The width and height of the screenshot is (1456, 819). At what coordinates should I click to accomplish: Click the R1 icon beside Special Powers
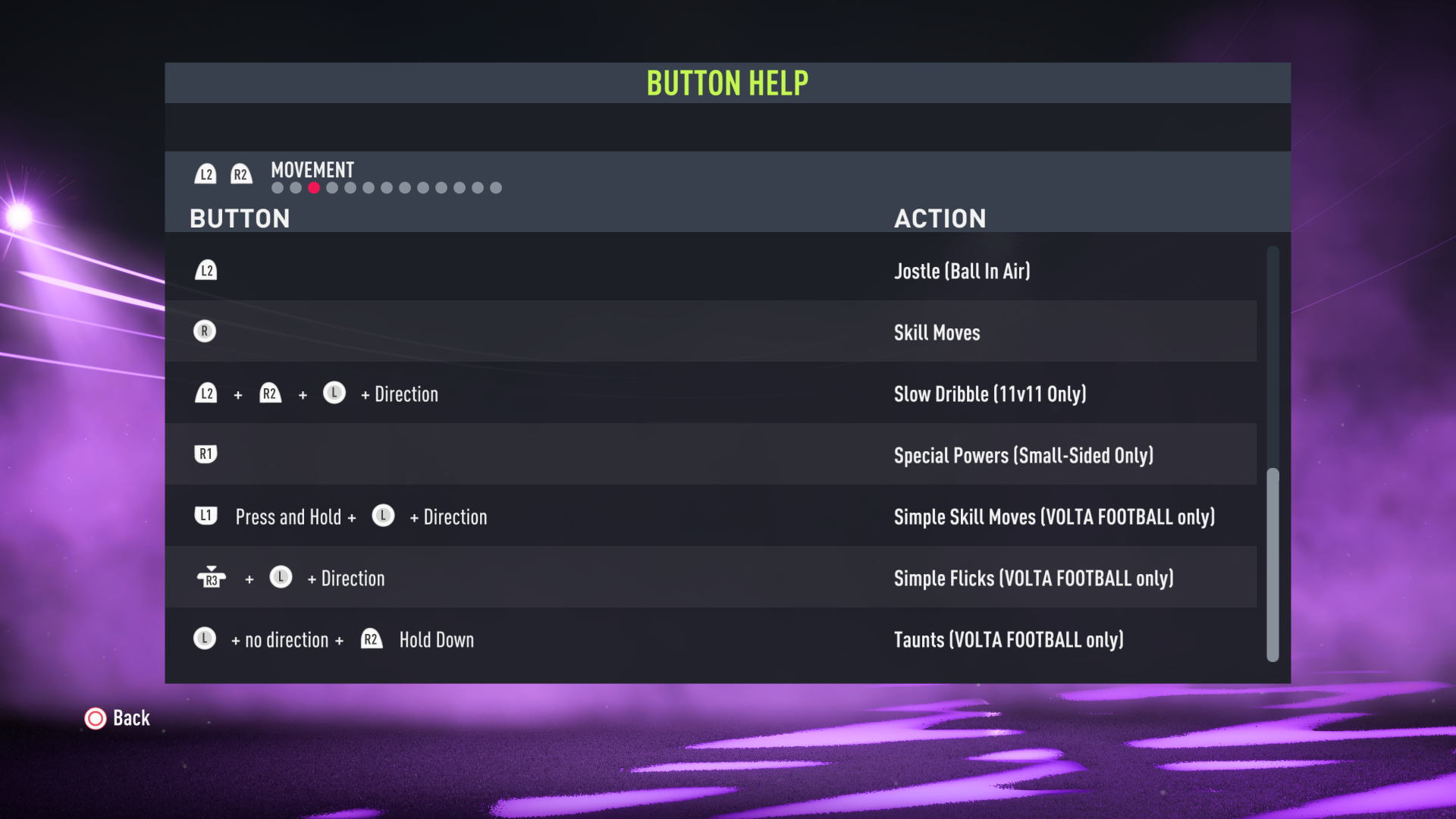(x=205, y=453)
